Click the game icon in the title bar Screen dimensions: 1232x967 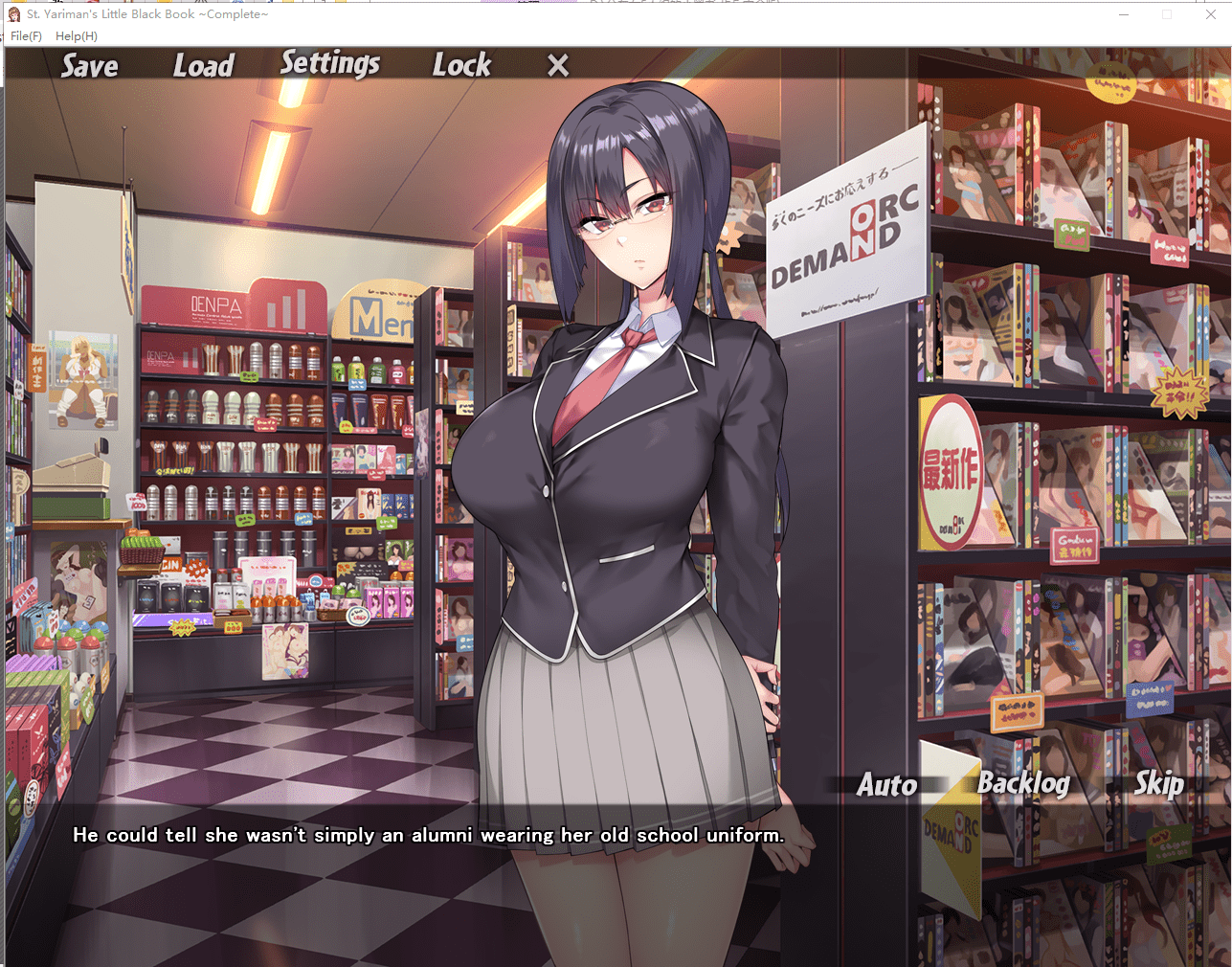(x=13, y=14)
